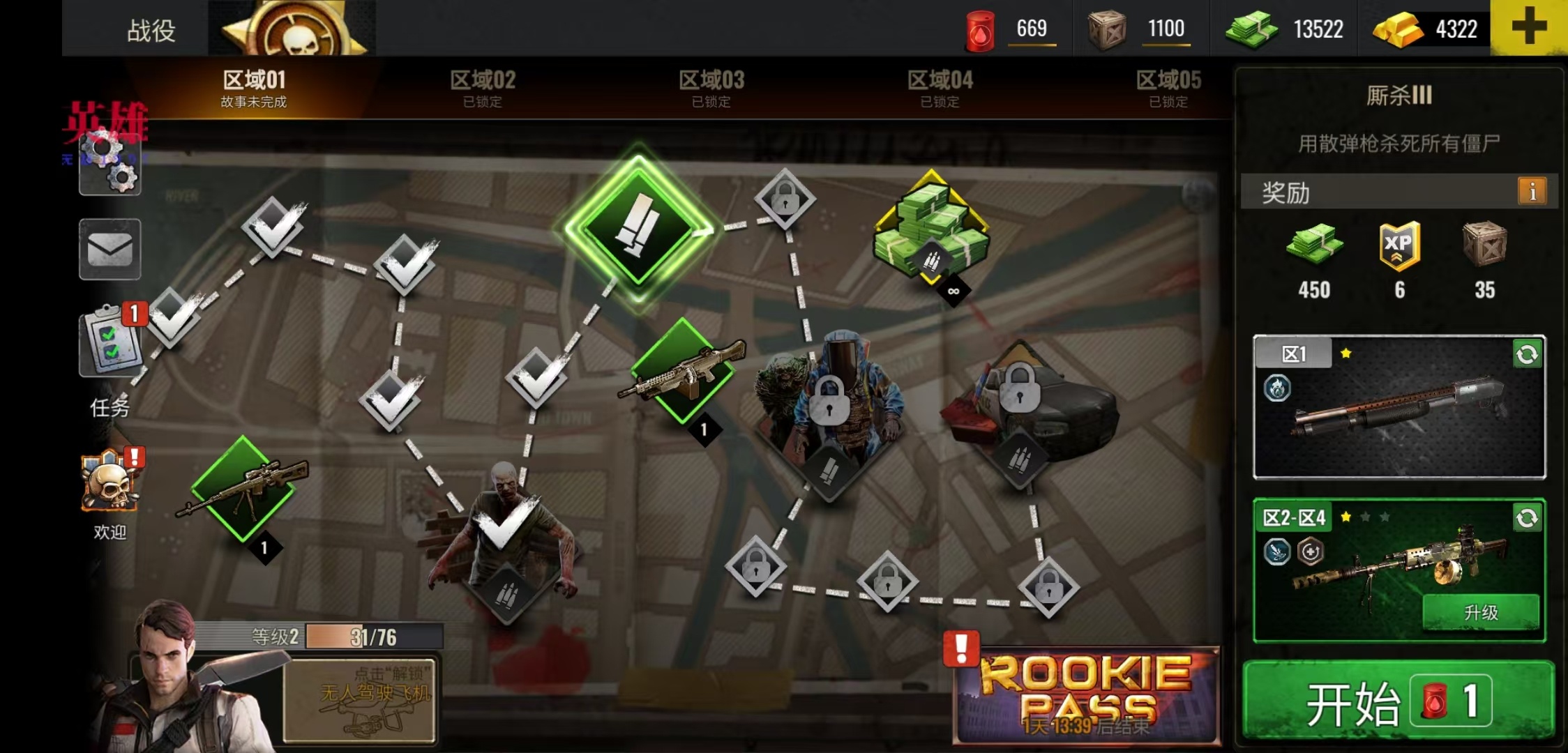Screen dimensions: 1568x753
Task: Open the 欢迎 skull event icon
Action: [x=110, y=485]
